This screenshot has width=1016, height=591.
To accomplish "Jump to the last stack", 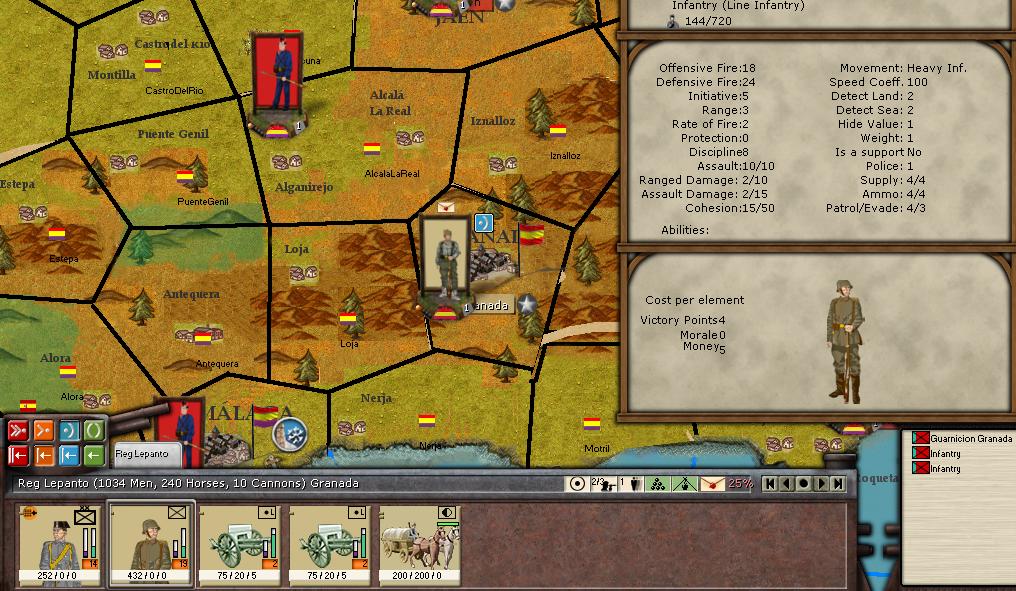I will (x=838, y=484).
